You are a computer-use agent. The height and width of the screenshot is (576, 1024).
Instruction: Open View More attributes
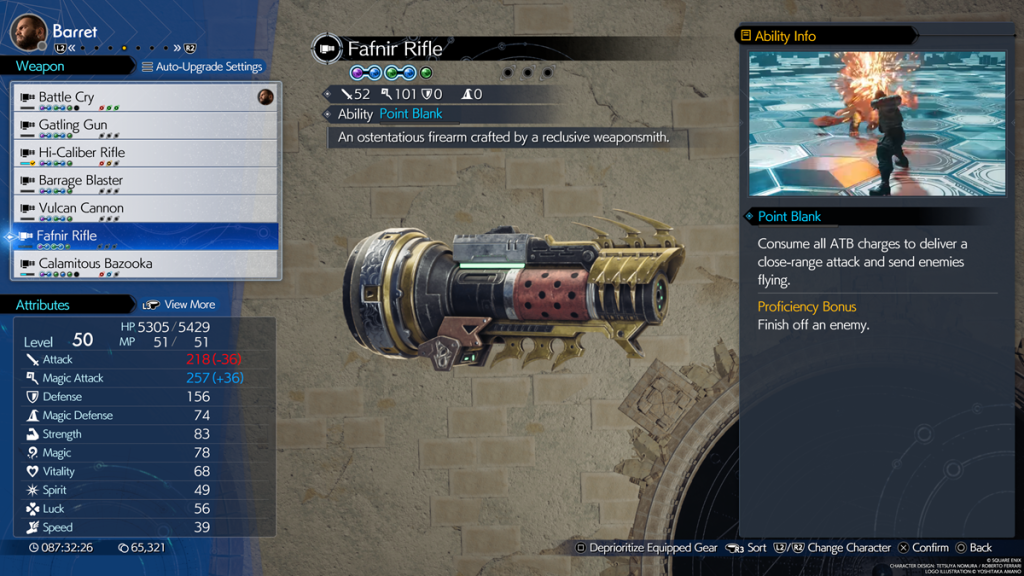[x=180, y=304]
